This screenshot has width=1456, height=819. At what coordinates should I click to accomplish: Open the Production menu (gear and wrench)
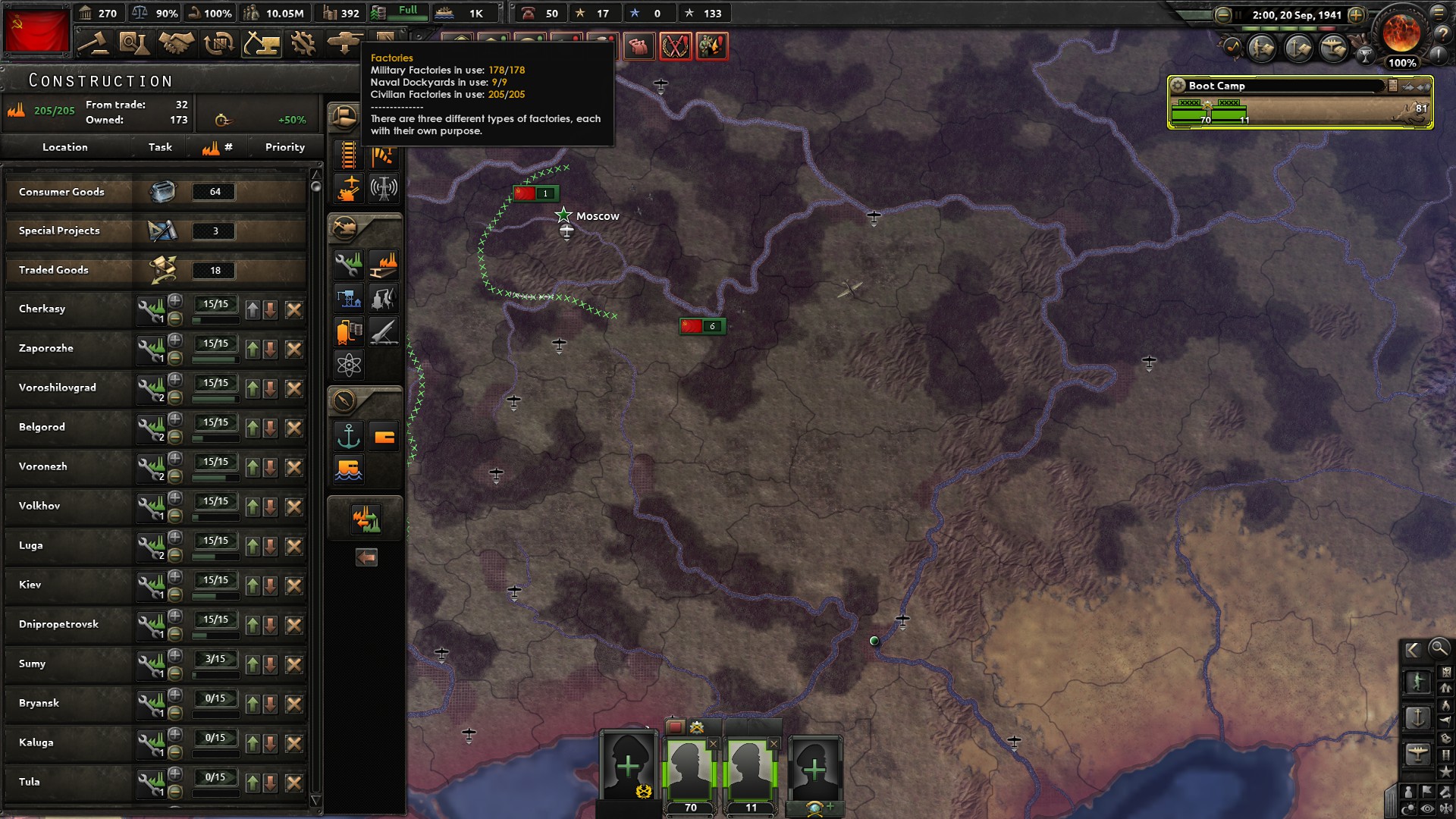[303, 44]
